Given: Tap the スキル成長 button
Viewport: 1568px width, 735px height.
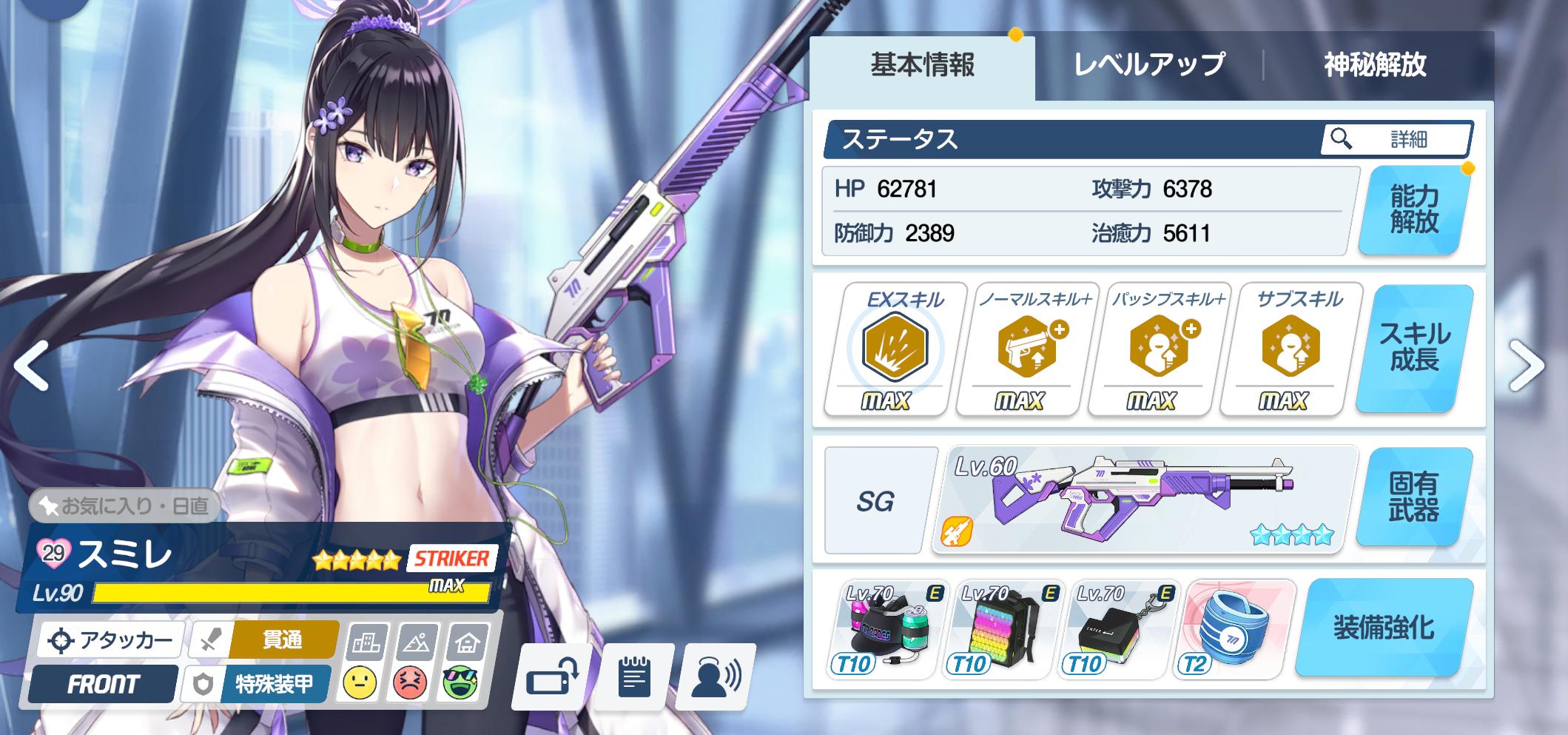Looking at the screenshot, I should (1414, 348).
